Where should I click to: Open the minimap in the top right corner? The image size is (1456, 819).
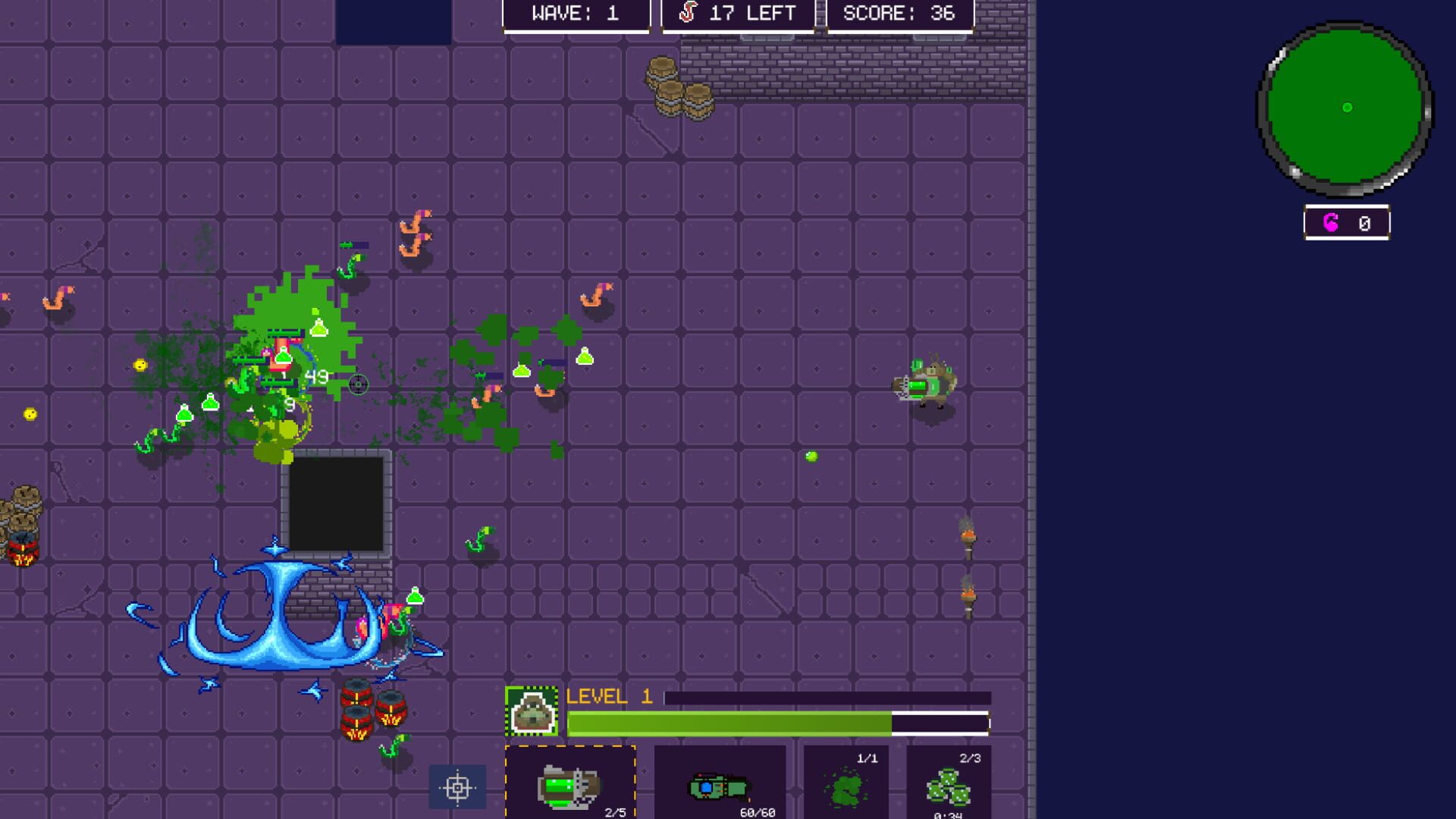click(x=1346, y=108)
